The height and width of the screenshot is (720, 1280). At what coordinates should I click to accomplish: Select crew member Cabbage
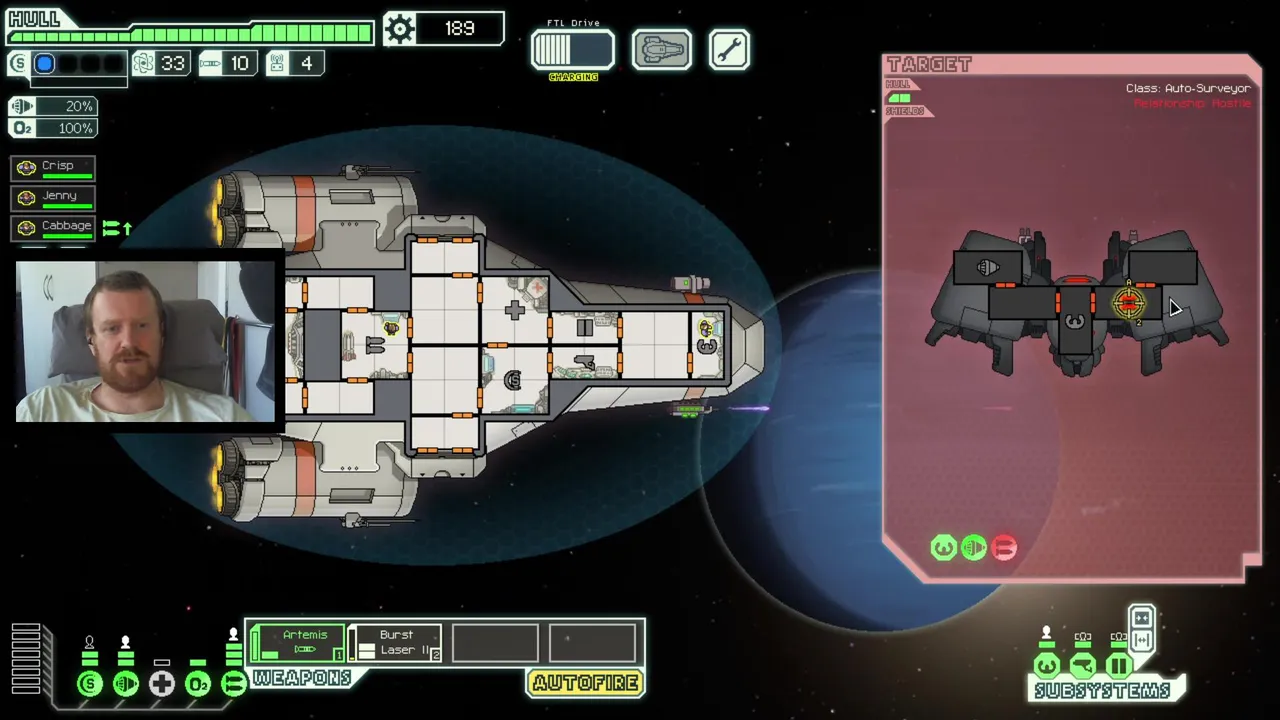point(54,227)
